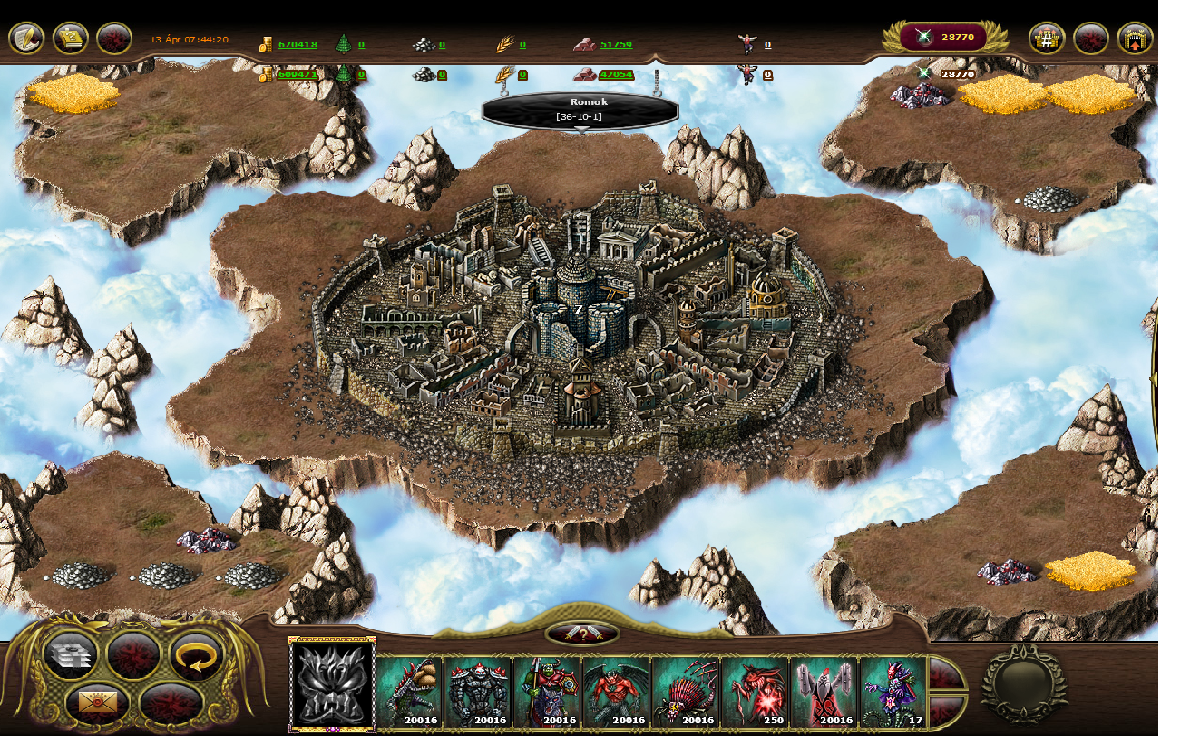Open the stacked building levels button
The image size is (1192, 736).
tap(72, 655)
